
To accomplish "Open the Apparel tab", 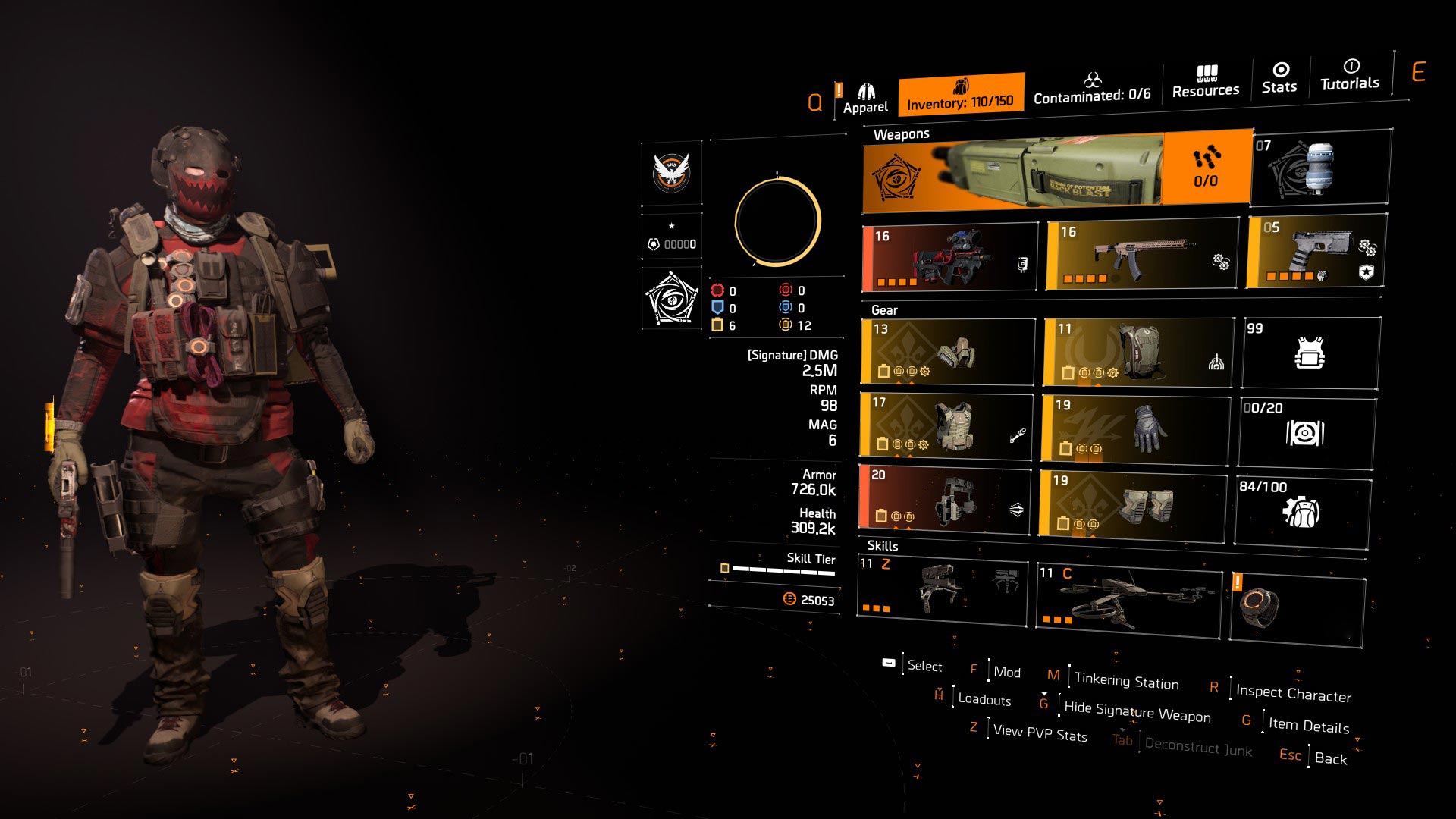I will [865, 99].
